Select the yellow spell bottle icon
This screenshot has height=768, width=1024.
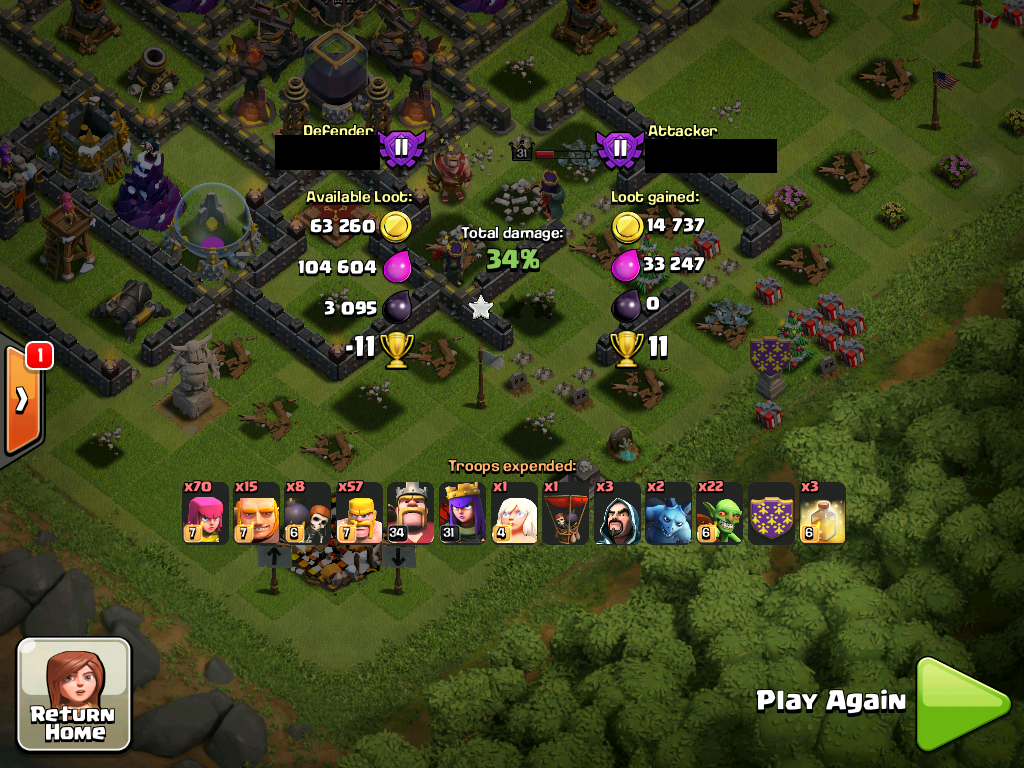point(822,514)
